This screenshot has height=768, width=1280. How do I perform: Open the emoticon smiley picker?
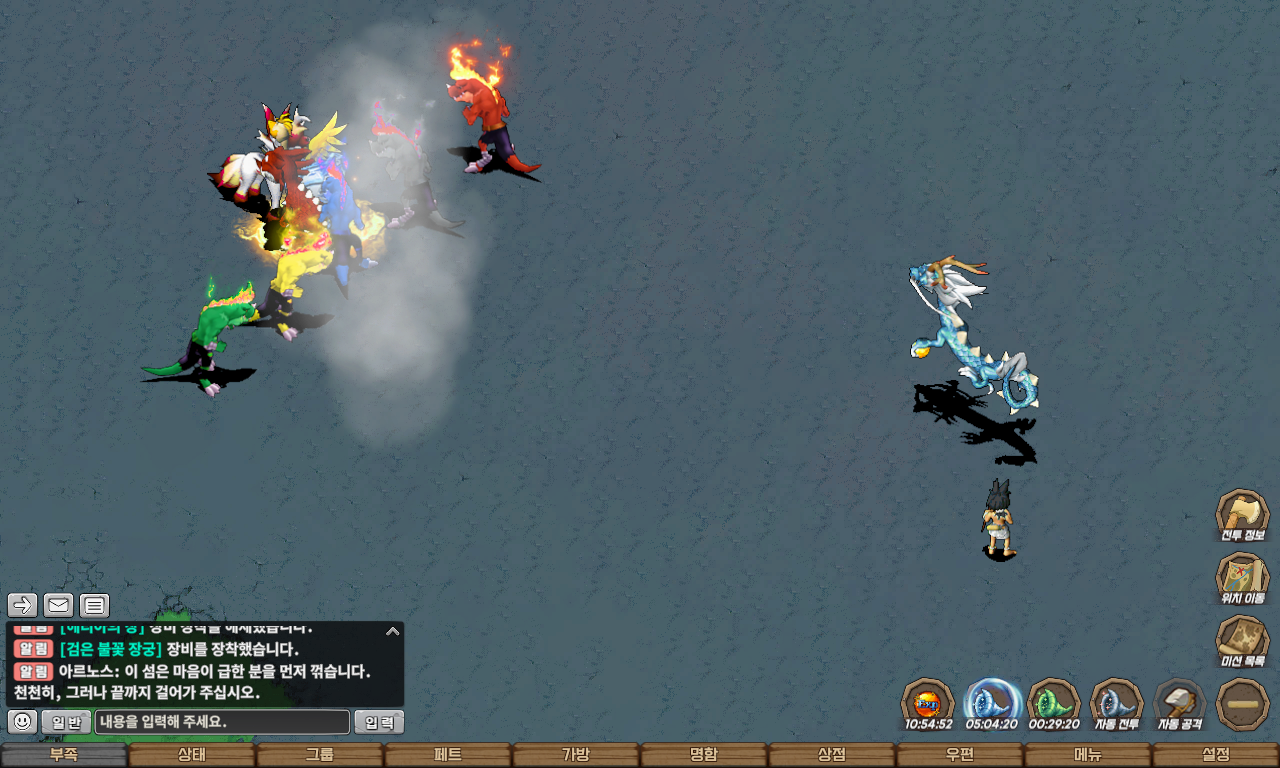coord(23,721)
